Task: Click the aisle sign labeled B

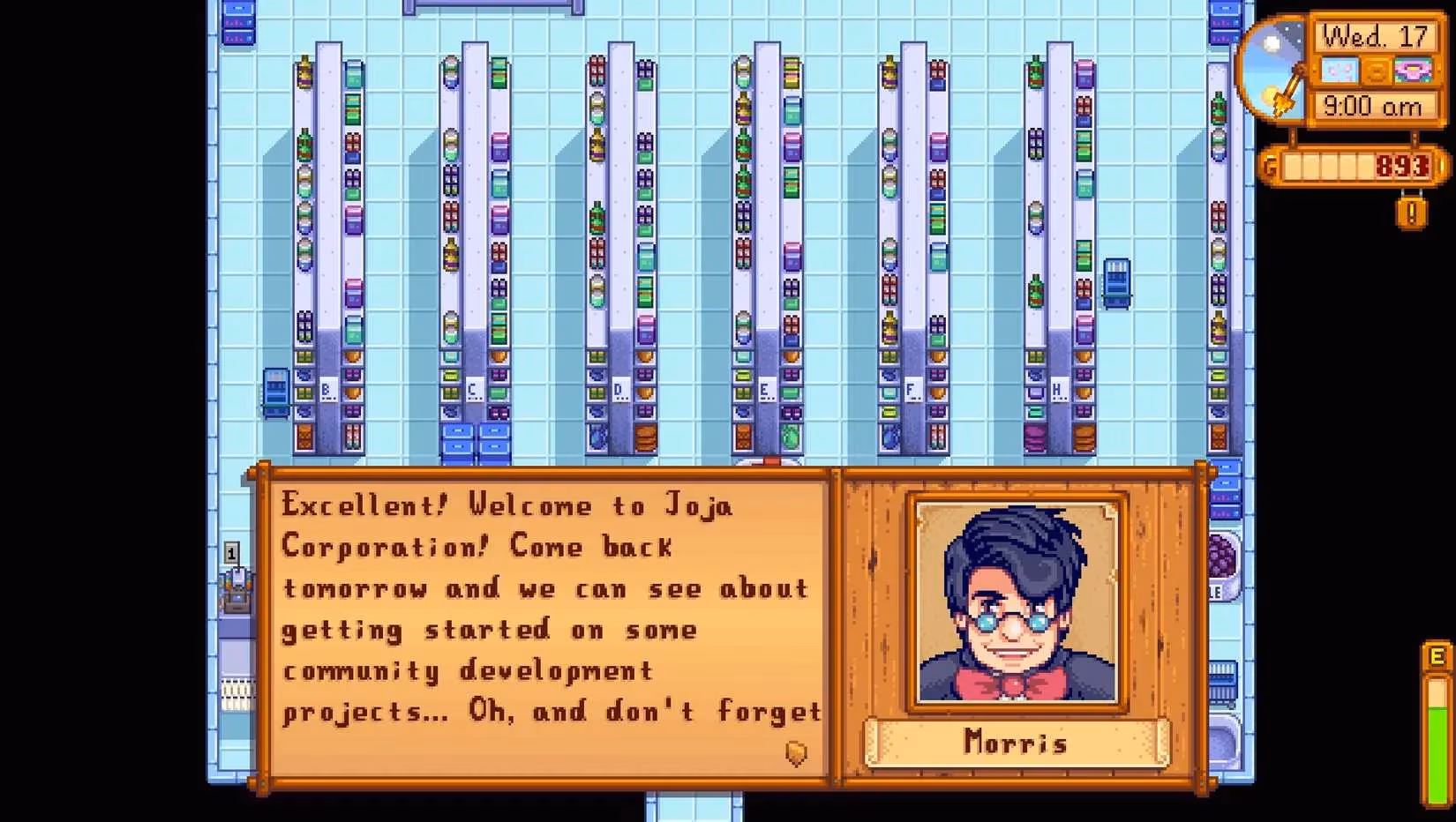Action: [327, 388]
